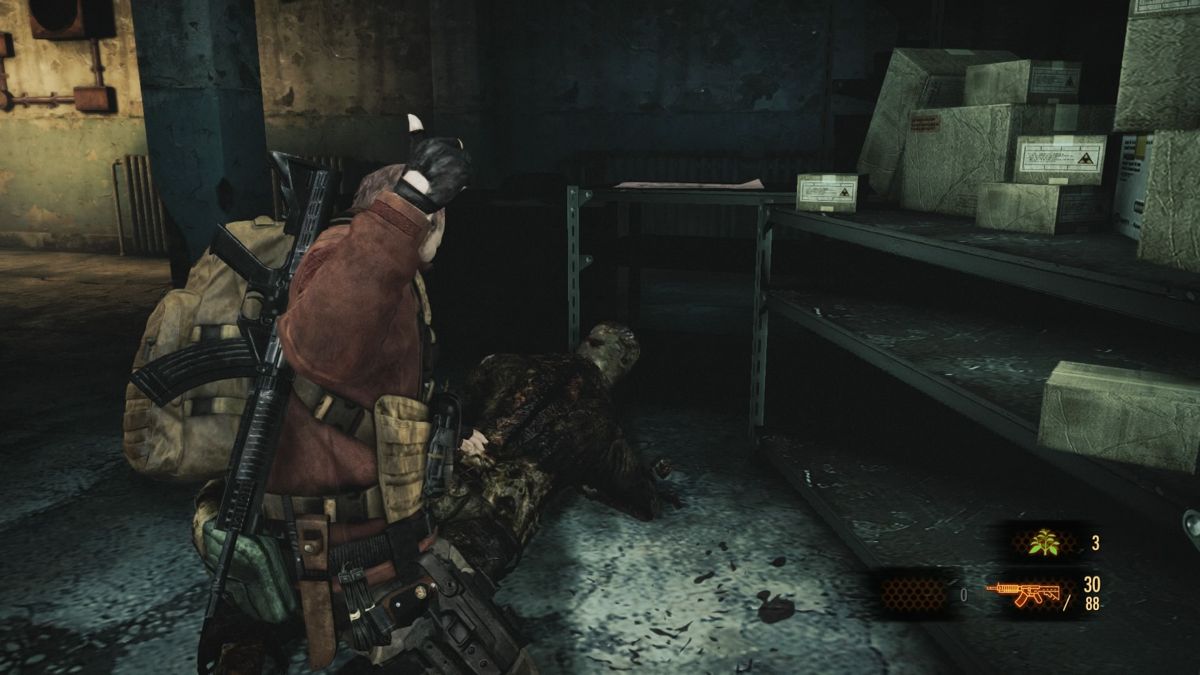Select the green herb item icon

(x=1046, y=543)
